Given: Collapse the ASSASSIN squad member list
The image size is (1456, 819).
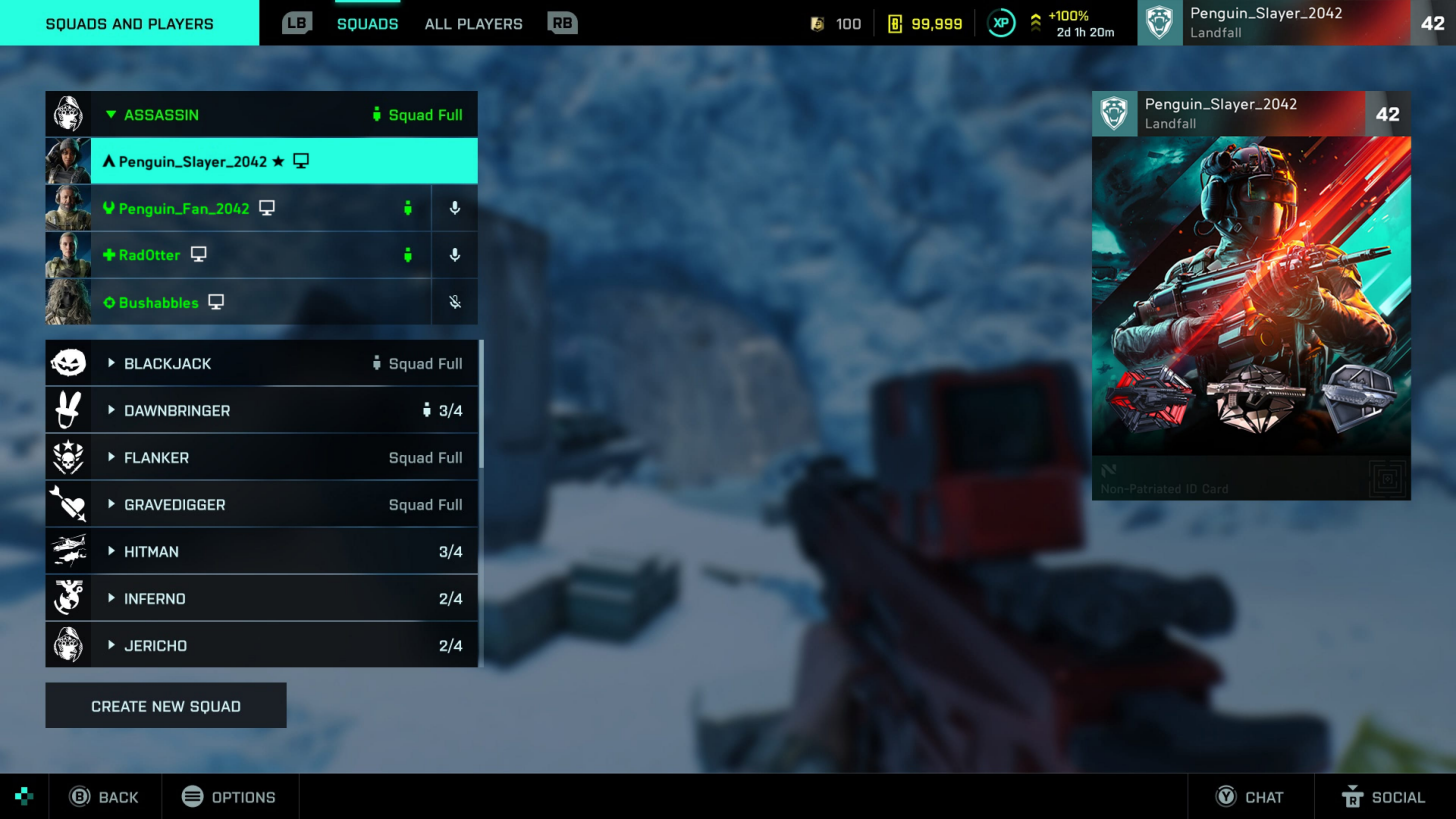Looking at the screenshot, I should tap(111, 114).
